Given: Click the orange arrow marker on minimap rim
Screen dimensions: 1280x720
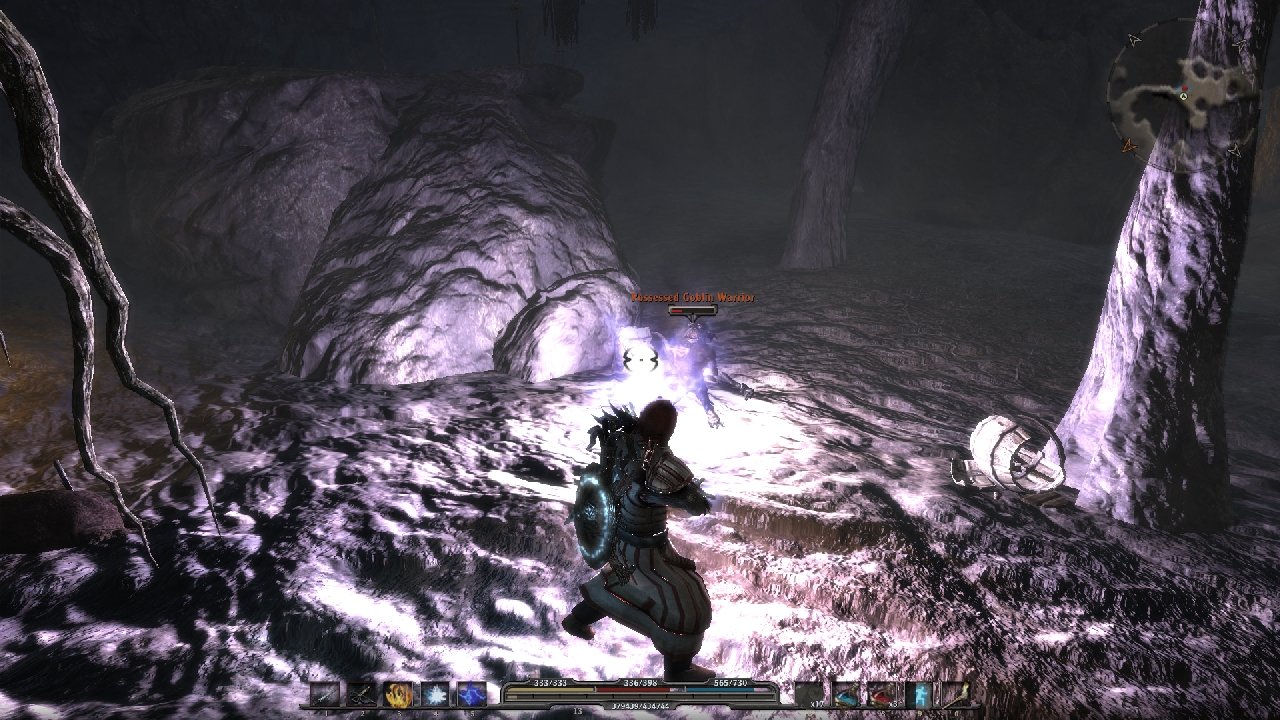Looking at the screenshot, I should pos(1131,146).
